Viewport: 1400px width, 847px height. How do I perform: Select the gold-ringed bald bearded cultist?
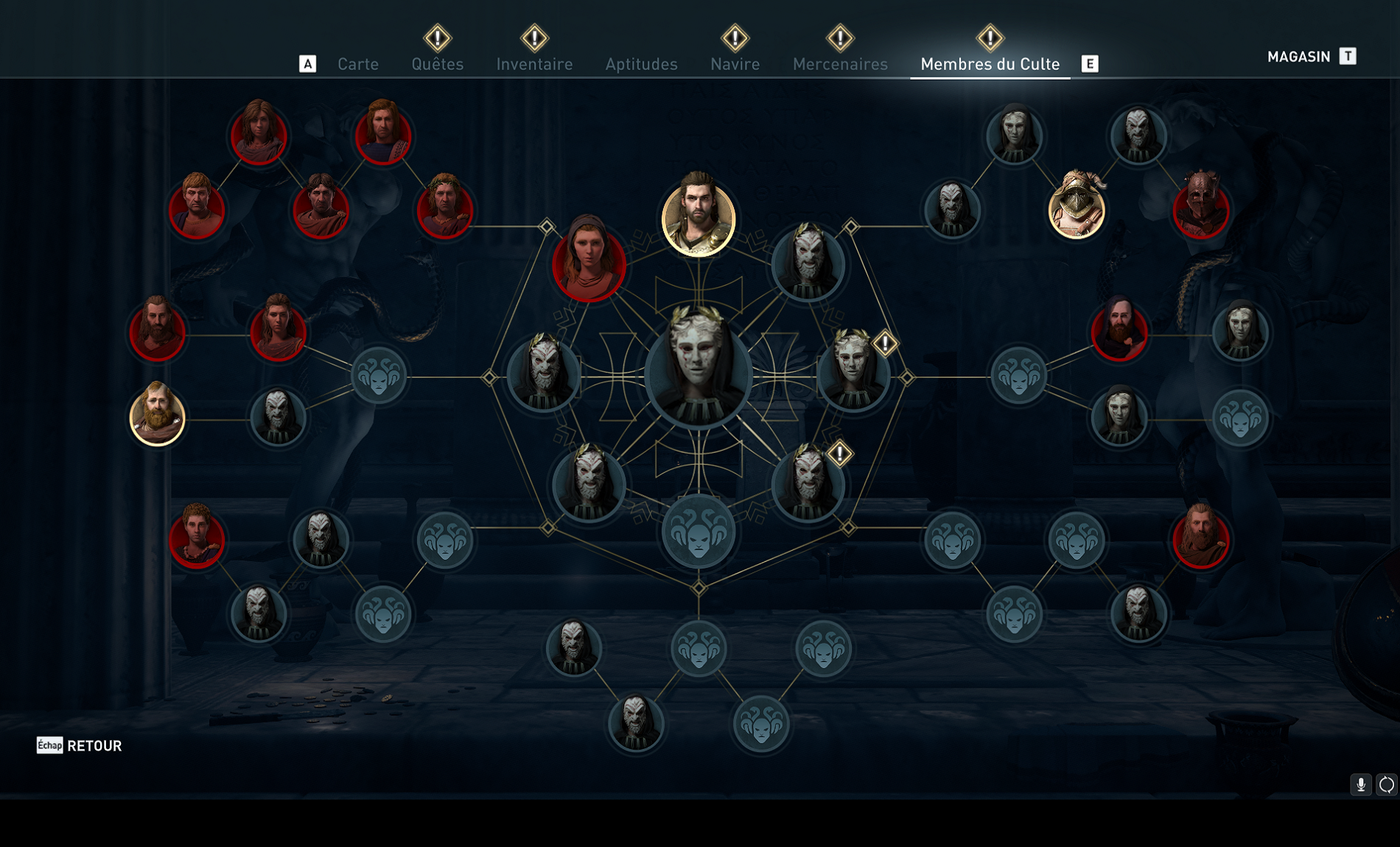click(157, 416)
